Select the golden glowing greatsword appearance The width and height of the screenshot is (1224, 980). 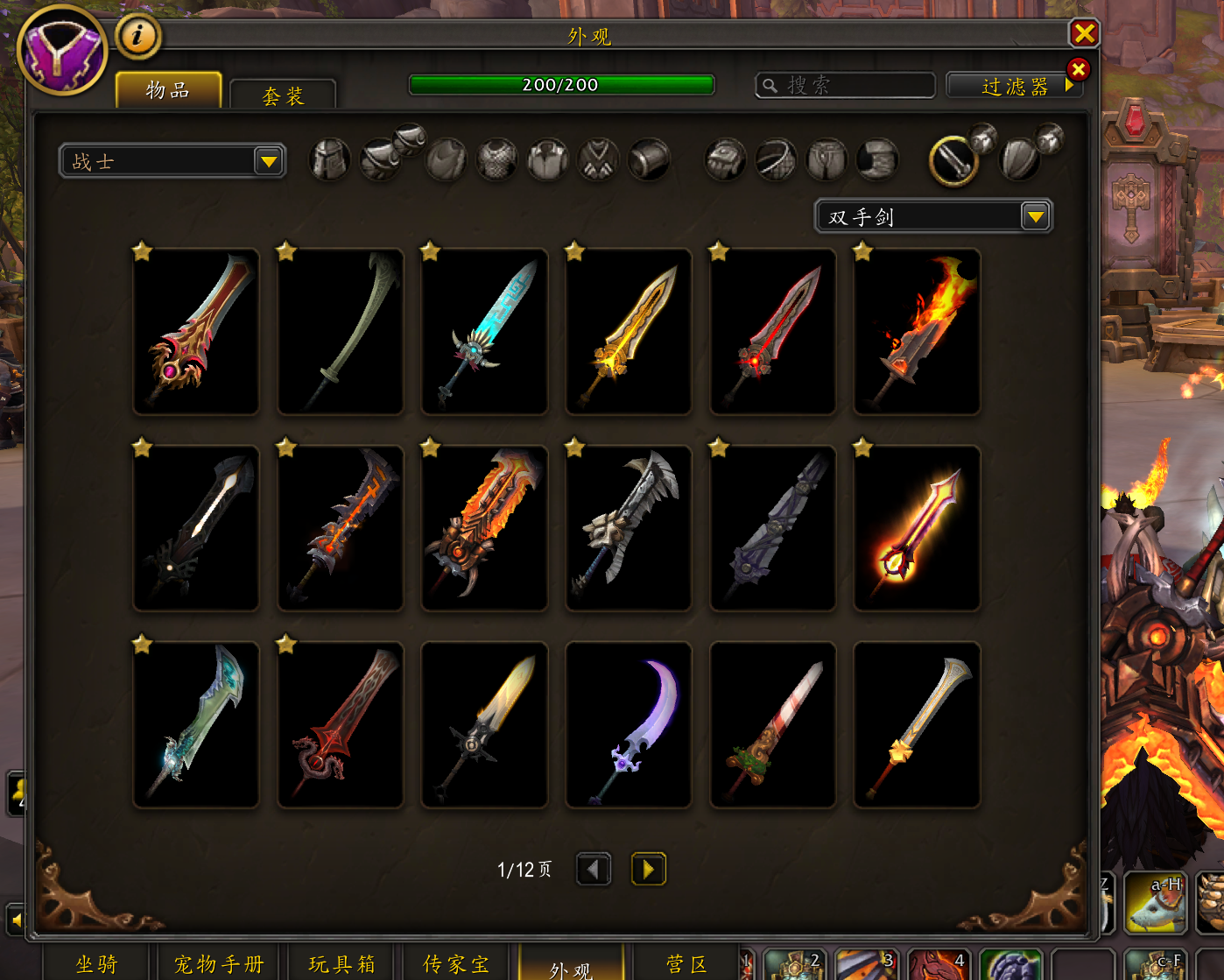click(x=629, y=331)
